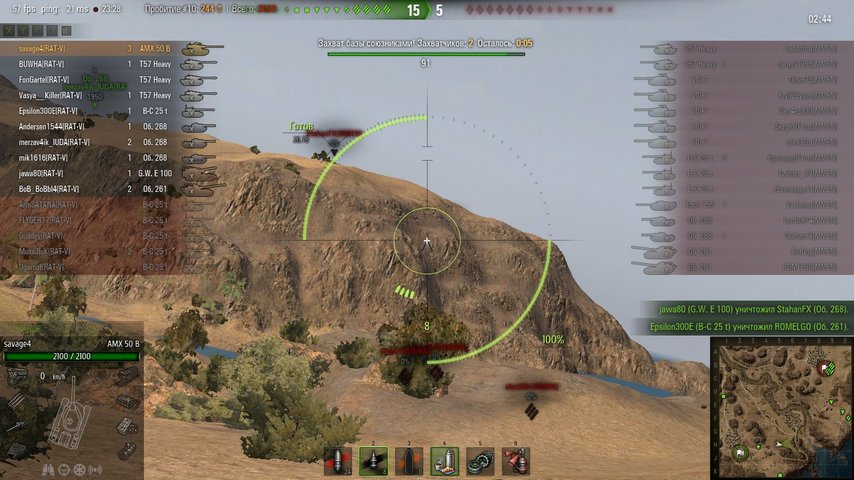Select the third shell slot with zero rounds
Image resolution: width=854 pixels, height=480 pixels.
pyautogui.click(x=409, y=461)
